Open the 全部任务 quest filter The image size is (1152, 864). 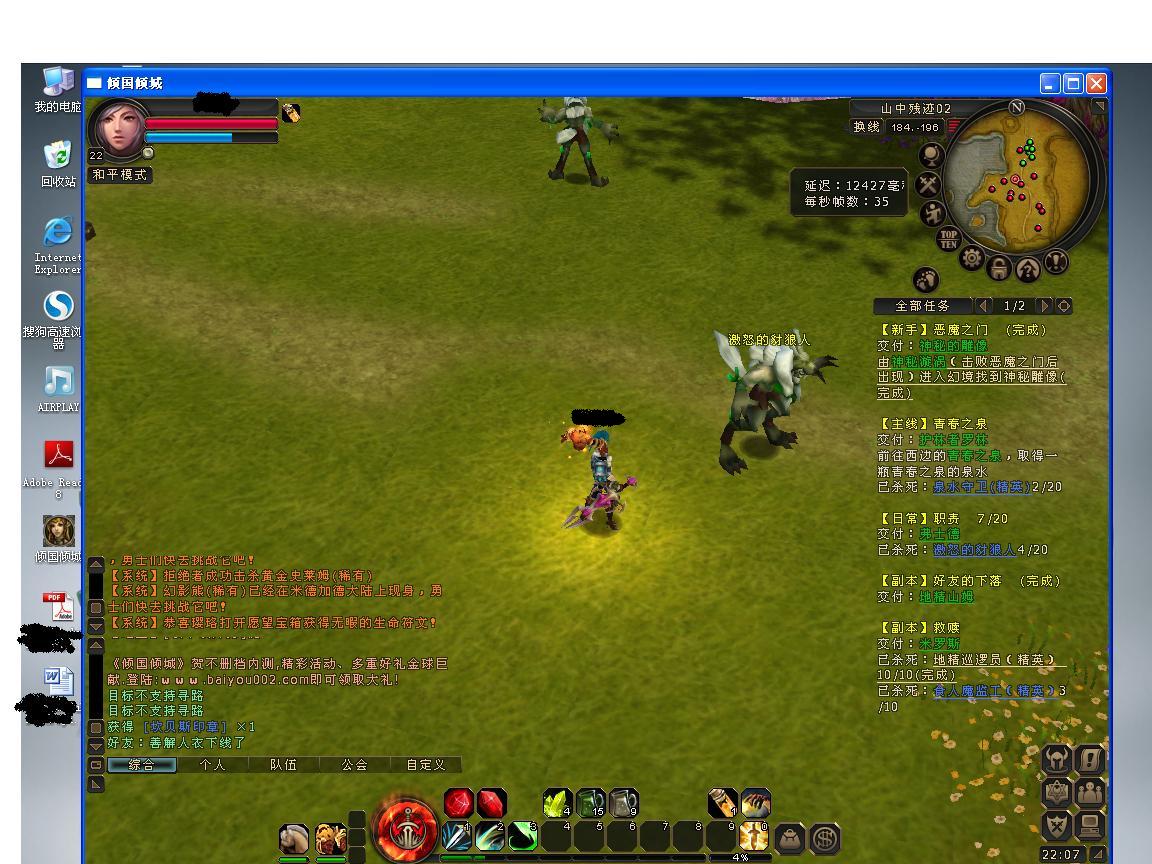921,306
